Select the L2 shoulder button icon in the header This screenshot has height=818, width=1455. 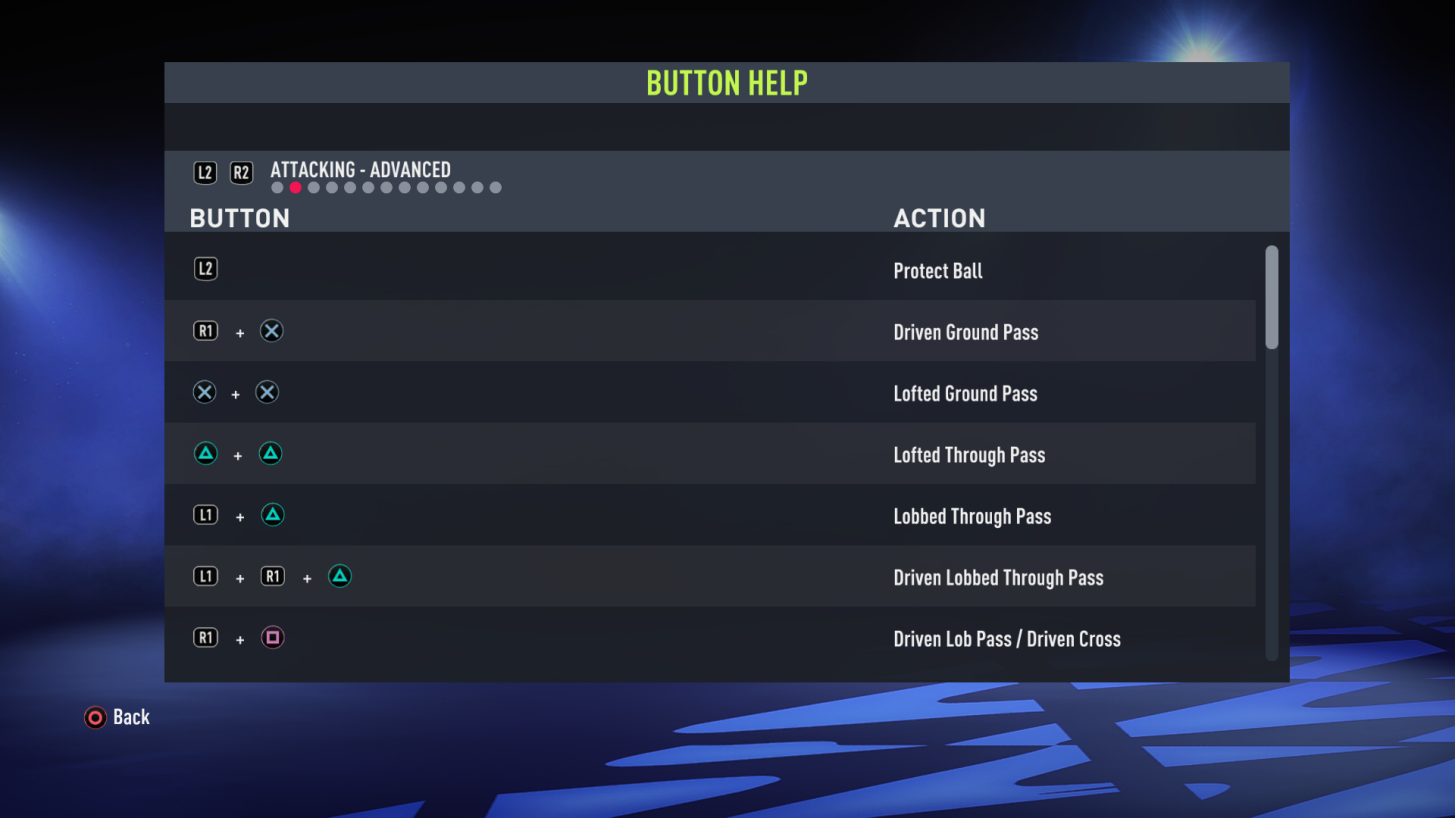[205, 171]
